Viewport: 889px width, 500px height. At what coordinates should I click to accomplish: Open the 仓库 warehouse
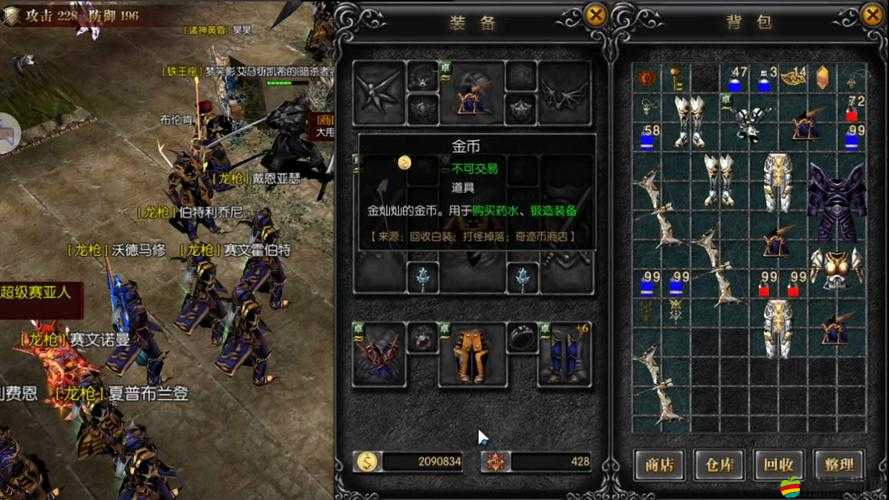pyautogui.click(x=716, y=464)
